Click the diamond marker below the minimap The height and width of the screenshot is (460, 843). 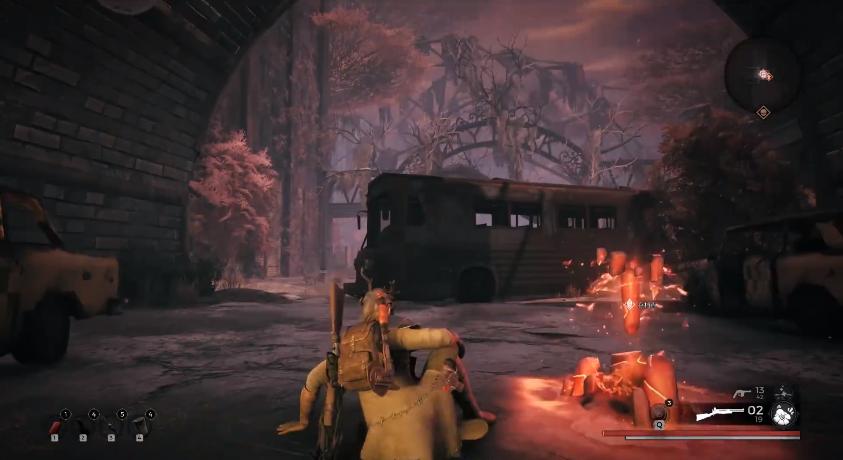click(763, 112)
